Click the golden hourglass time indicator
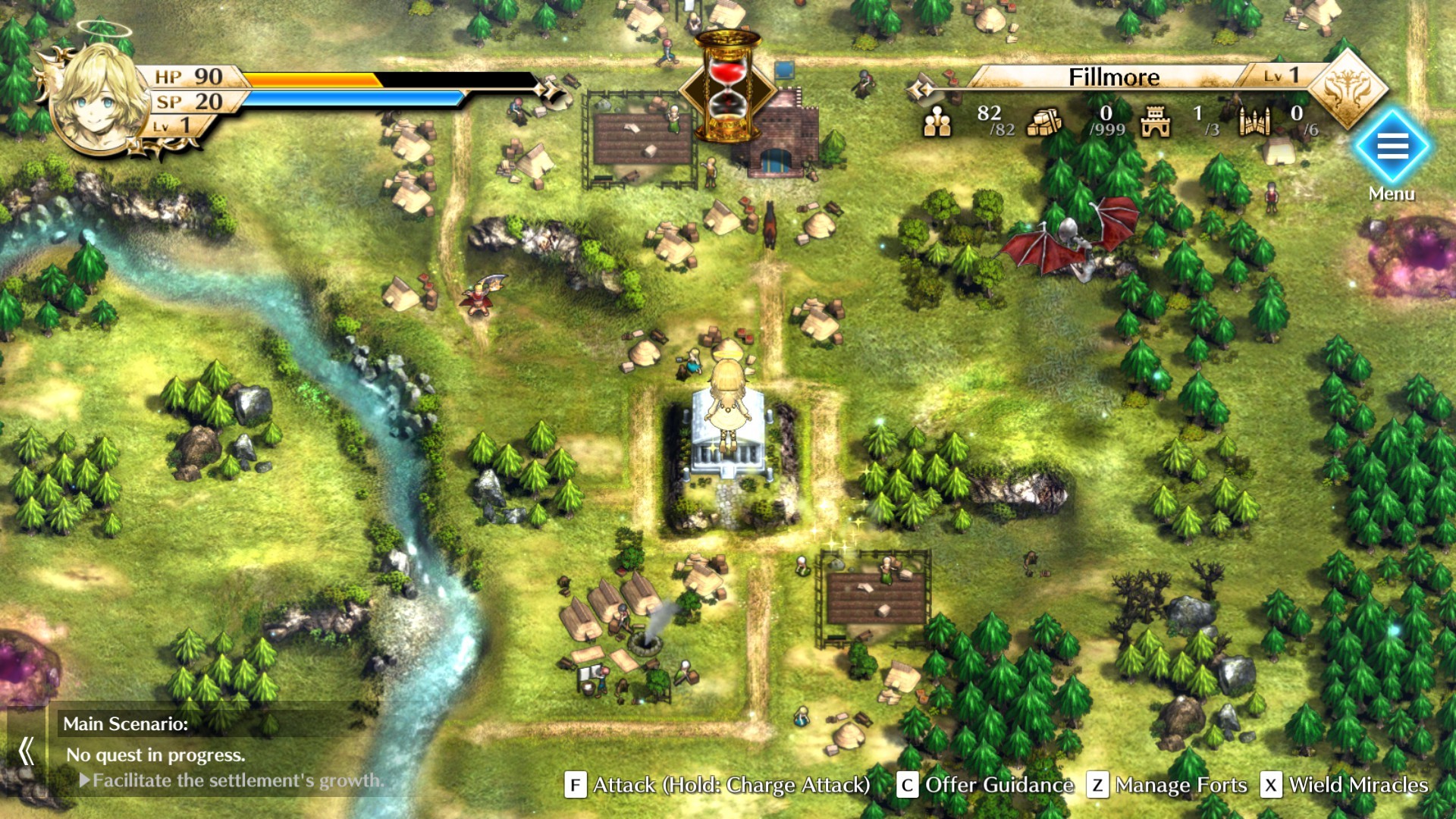1456x819 pixels. click(x=729, y=83)
